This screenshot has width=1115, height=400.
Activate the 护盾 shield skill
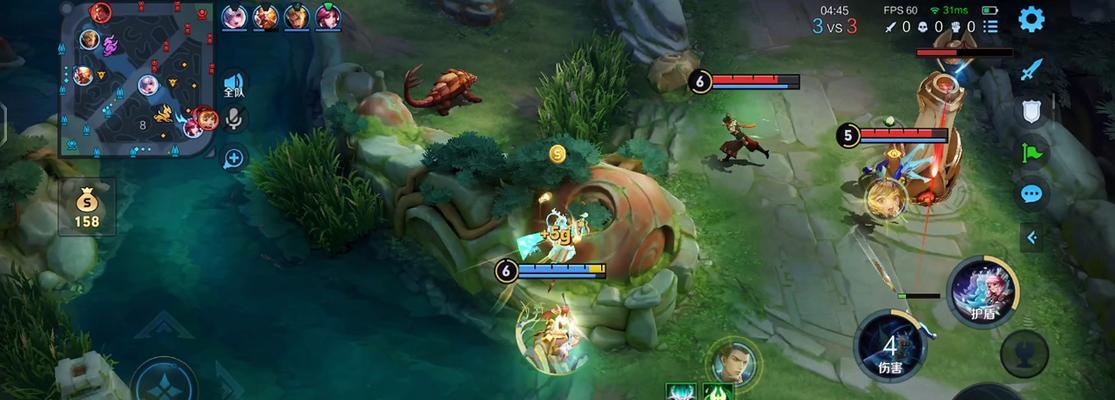pos(982,292)
